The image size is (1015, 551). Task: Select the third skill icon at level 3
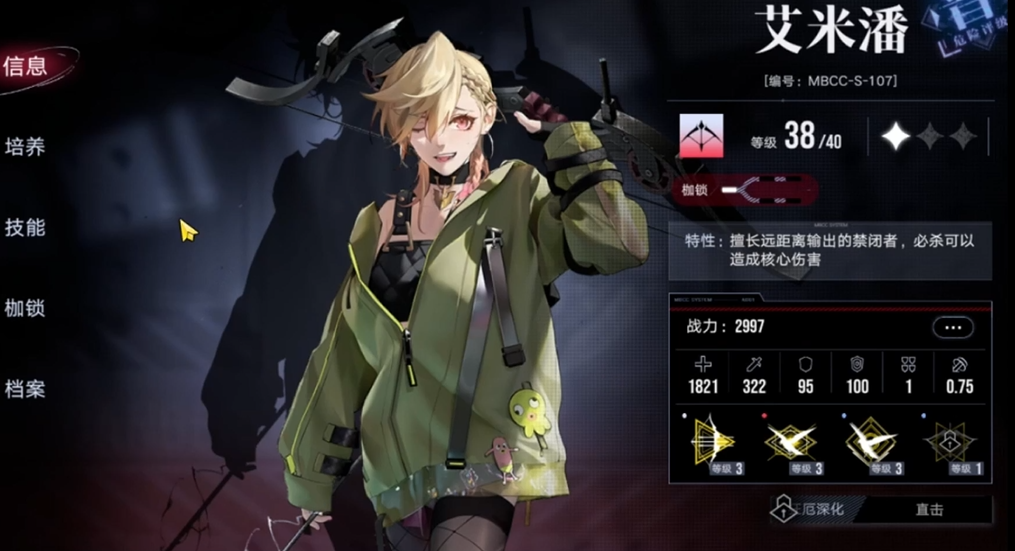(871, 442)
